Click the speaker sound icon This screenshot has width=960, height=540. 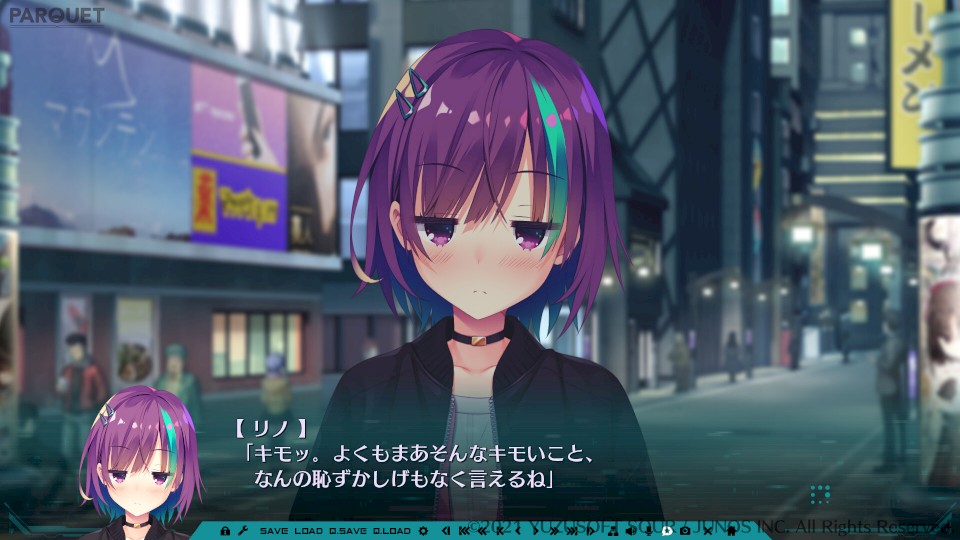(x=630, y=530)
